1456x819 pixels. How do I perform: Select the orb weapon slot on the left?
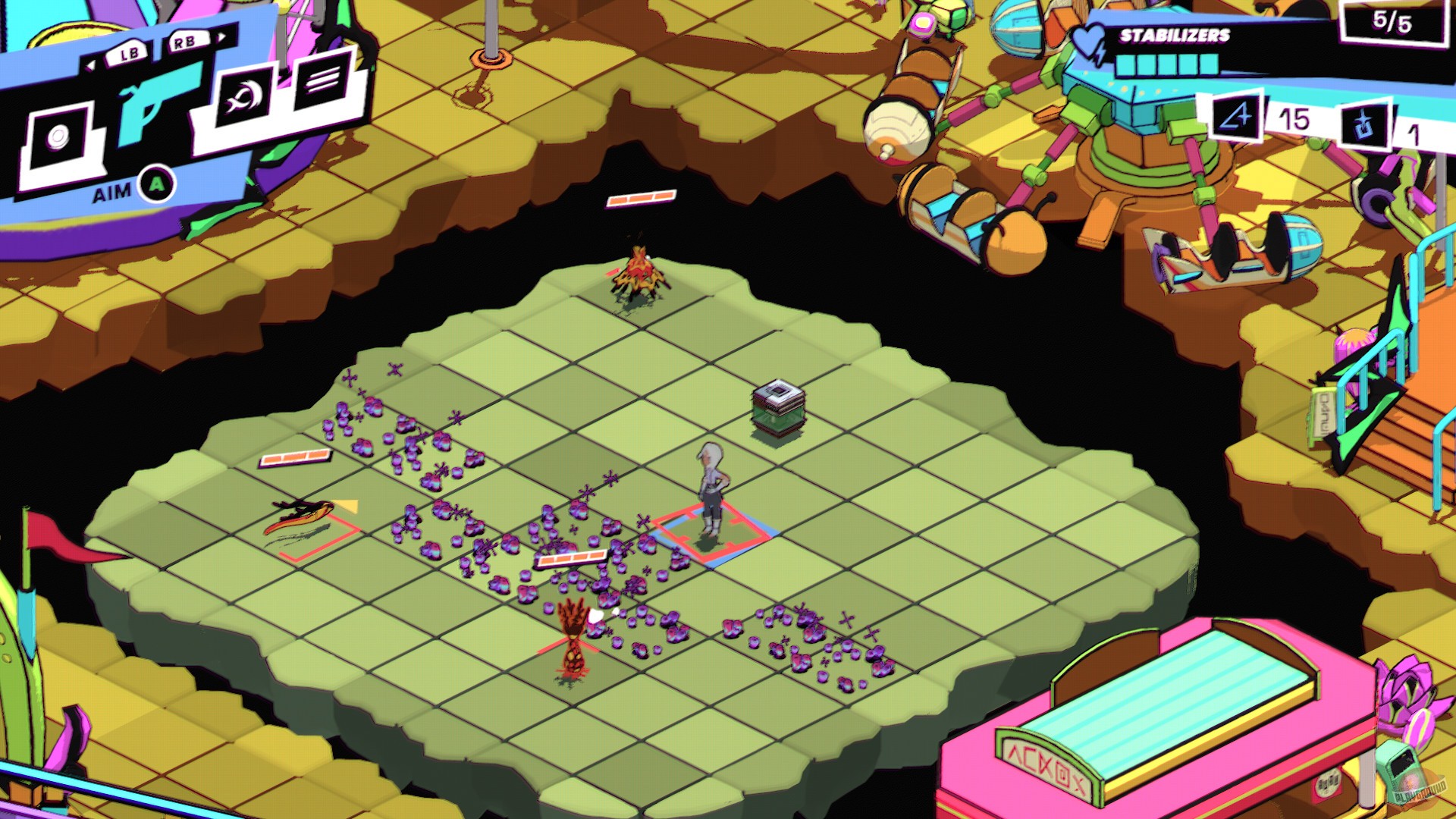58,136
